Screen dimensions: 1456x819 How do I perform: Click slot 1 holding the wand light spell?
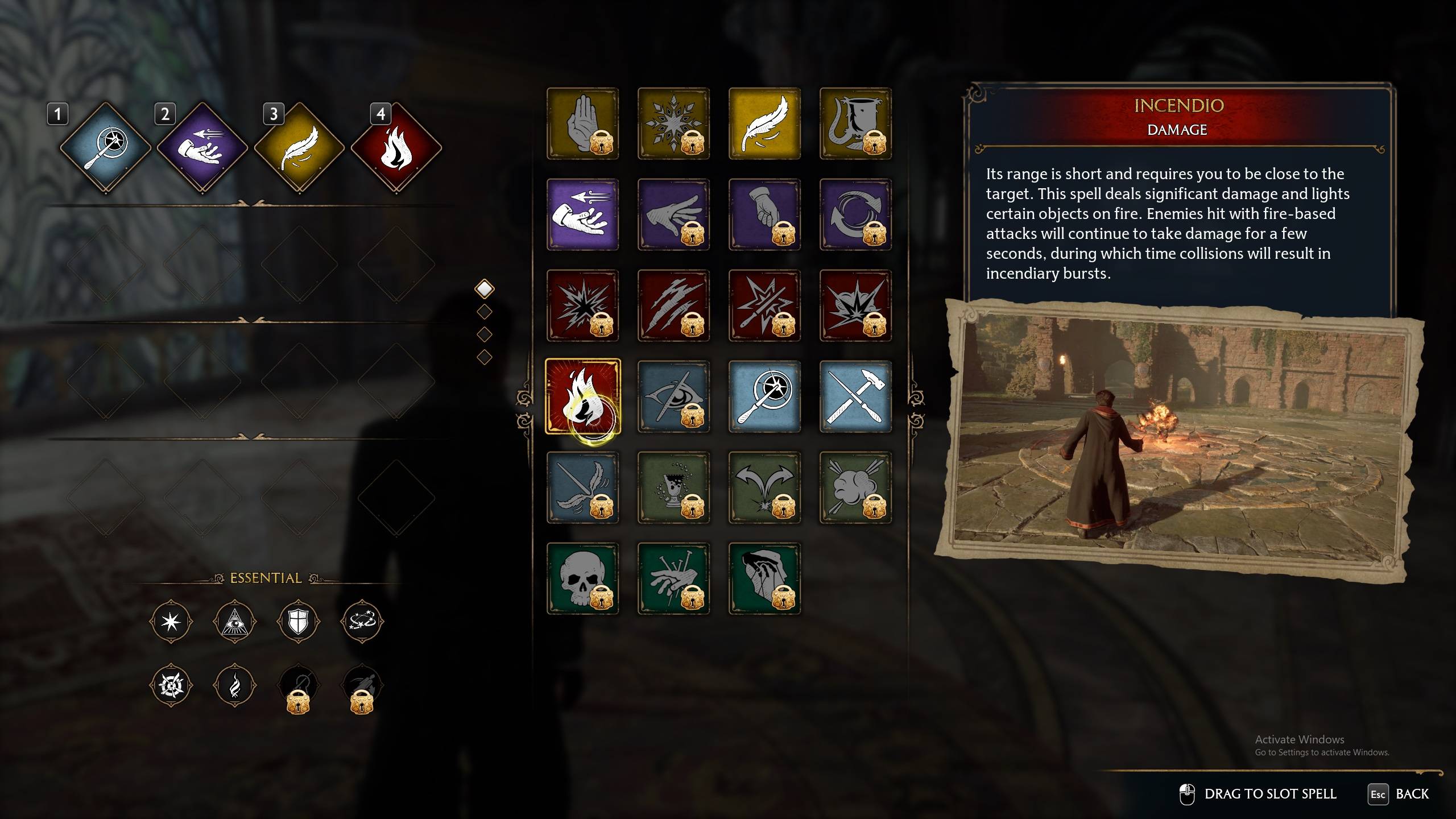pyautogui.click(x=106, y=148)
